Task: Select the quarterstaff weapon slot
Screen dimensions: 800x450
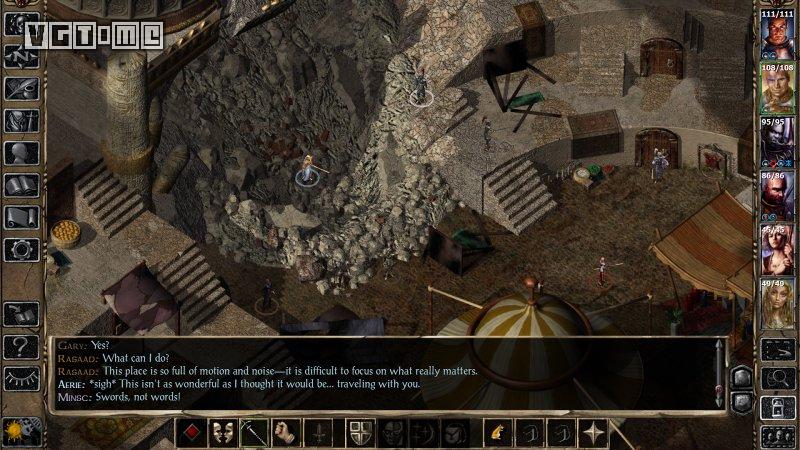Action: pyautogui.click(x=256, y=432)
